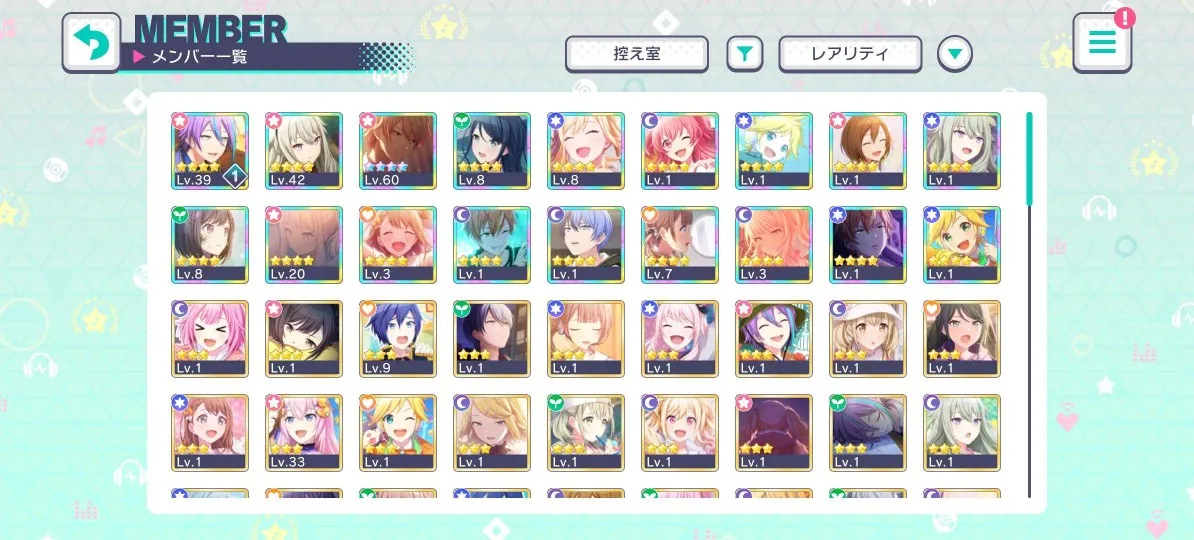Select the Lv.42 member card
Screen dimensions: 1194x540
pyautogui.click(x=303, y=150)
